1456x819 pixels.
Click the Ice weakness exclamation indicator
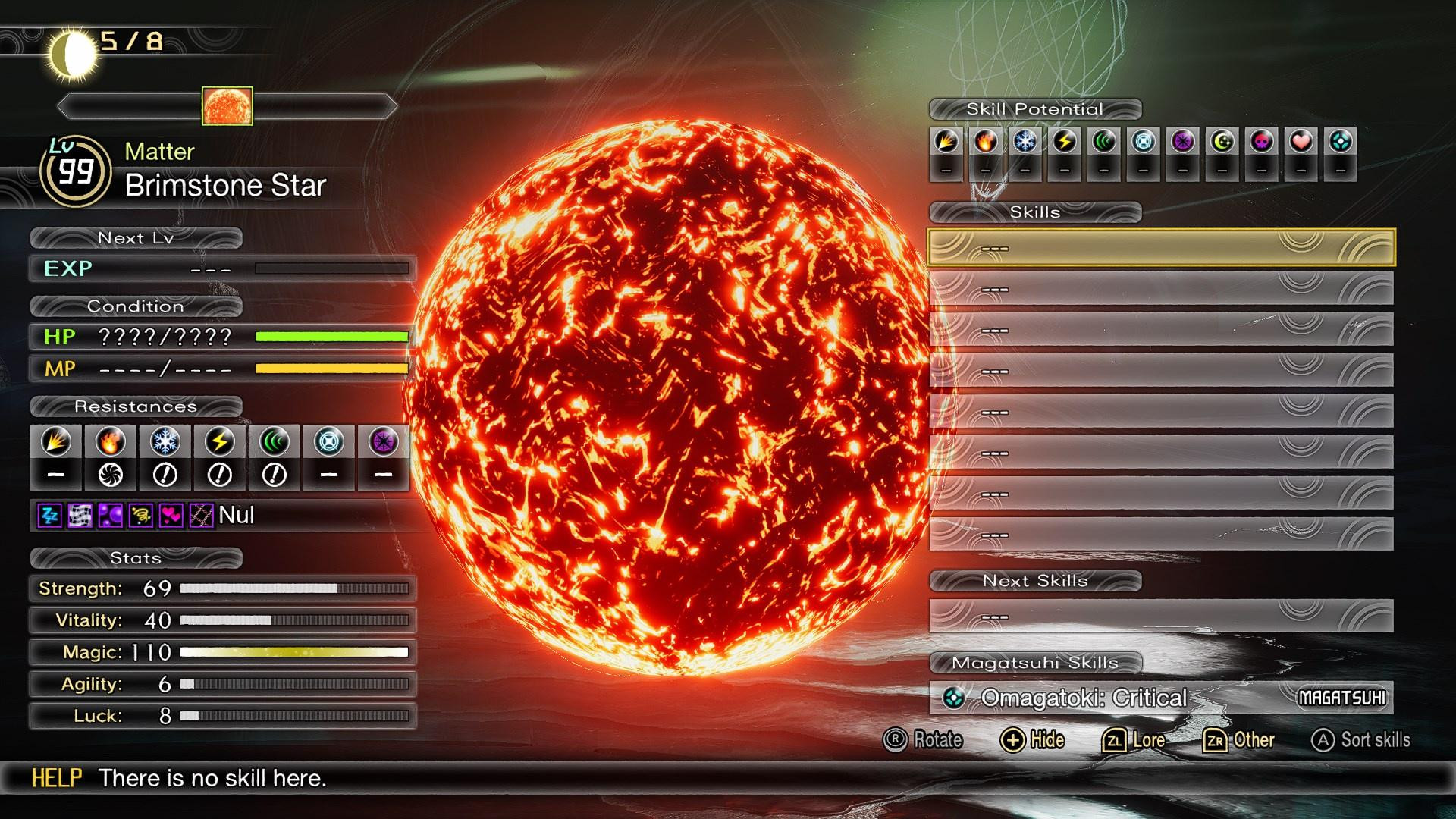point(164,474)
